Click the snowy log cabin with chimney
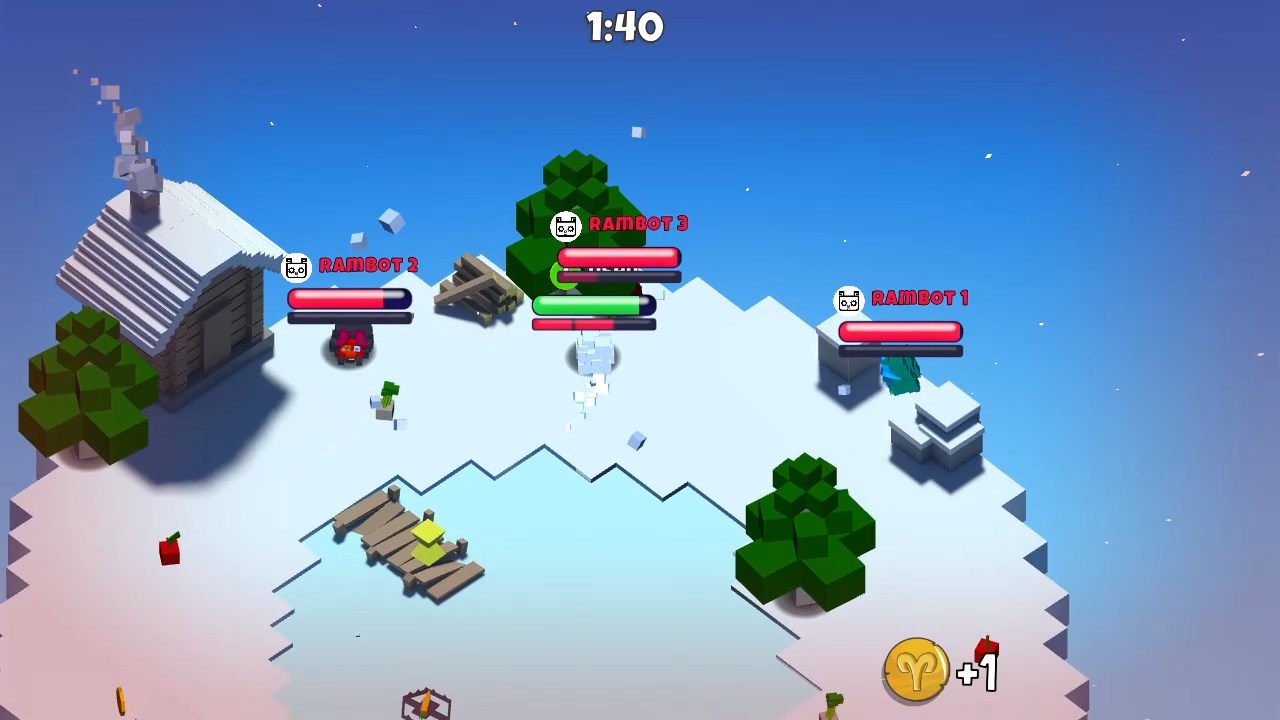The height and width of the screenshot is (720, 1280). point(160,270)
